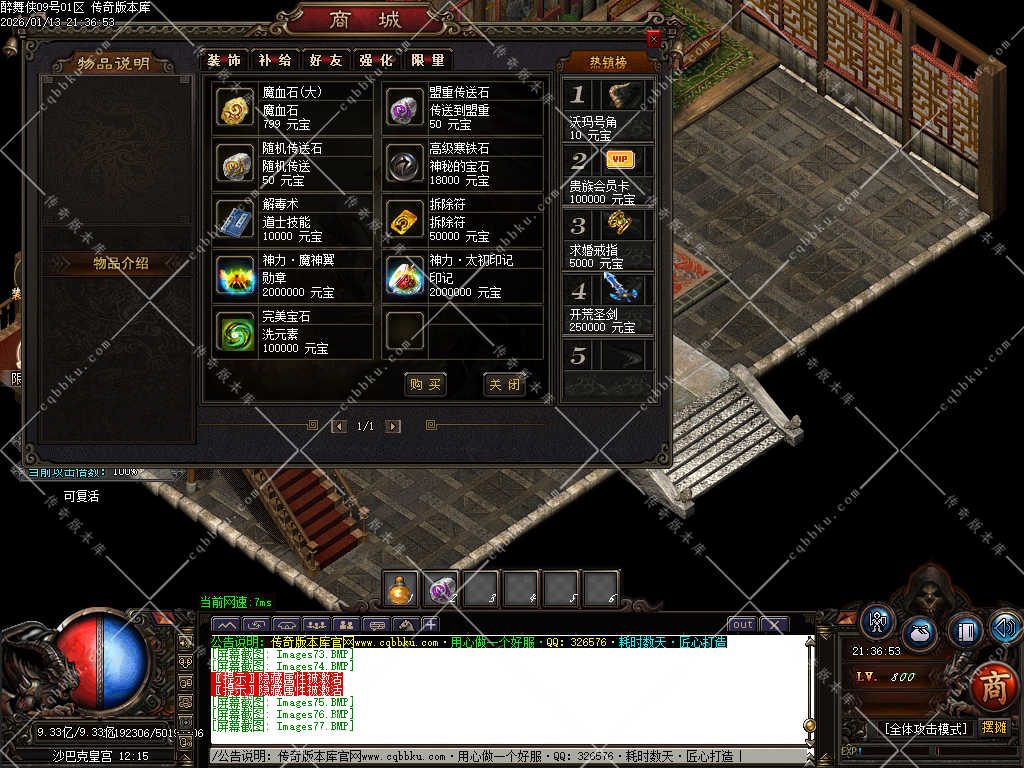Viewport: 1024px width, 768px height.
Task: Click the 关闭 button in the shop
Action: pos(503,384)
